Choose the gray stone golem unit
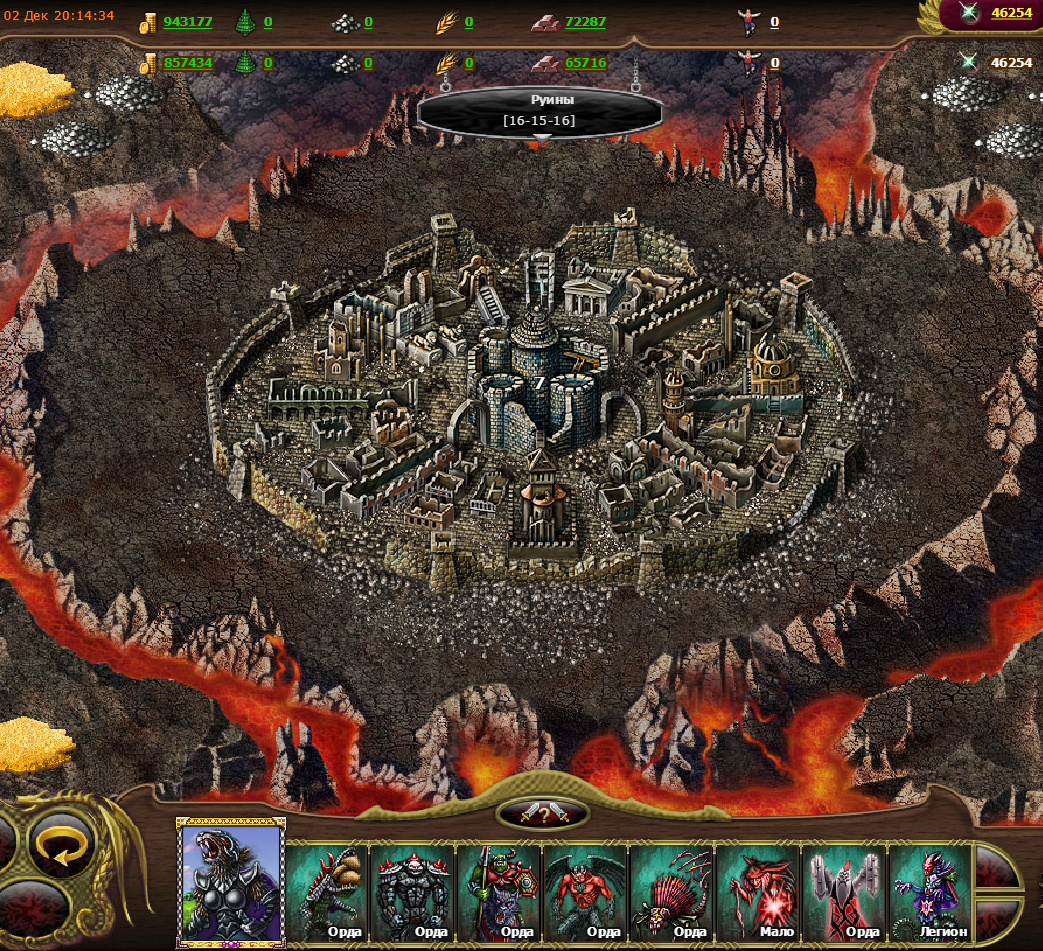Screen dimensions: 1043x951 (x=413, y=890)
